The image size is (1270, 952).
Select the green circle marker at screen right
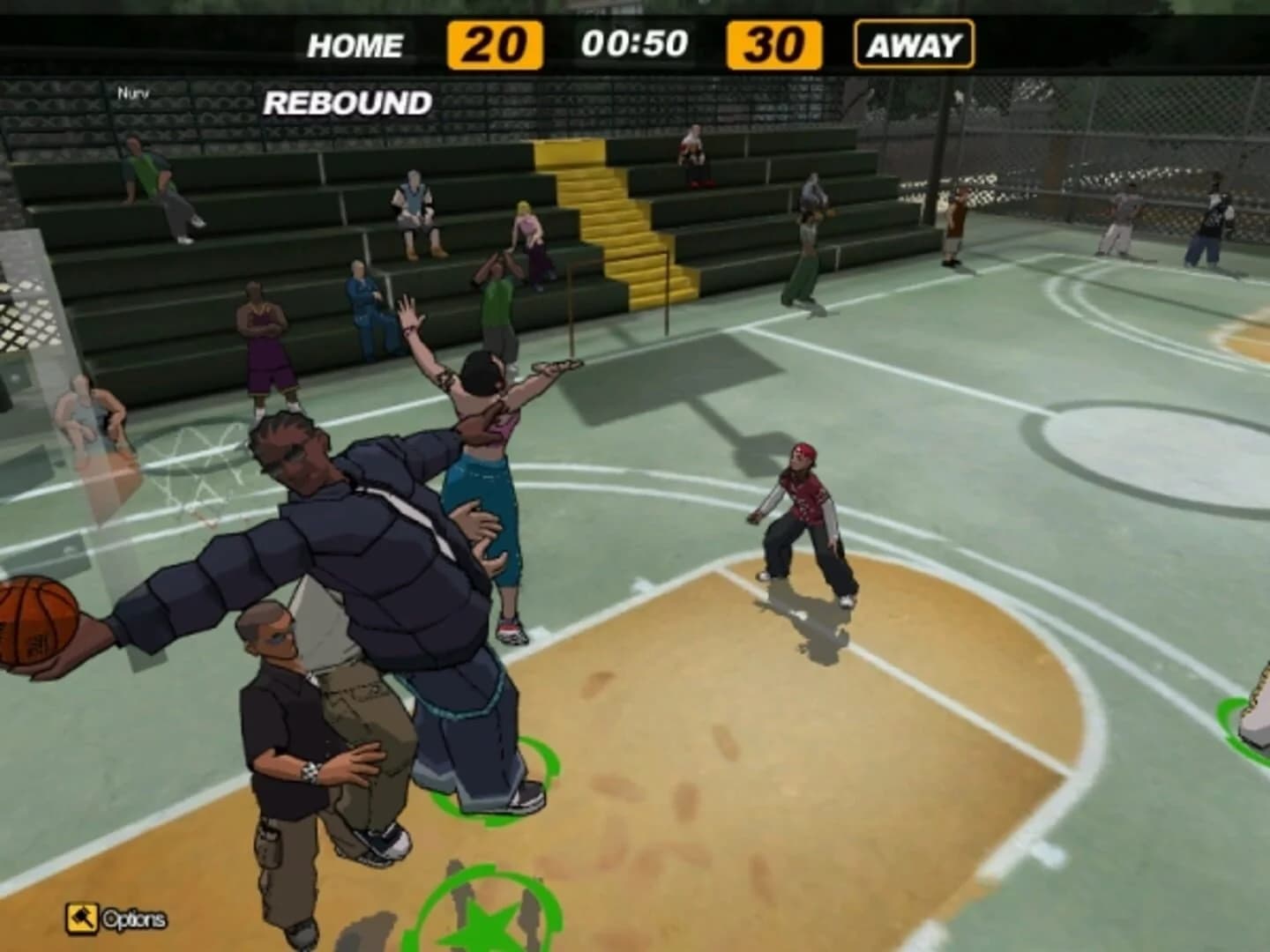pyautogui.click(x=1252, y=723)
